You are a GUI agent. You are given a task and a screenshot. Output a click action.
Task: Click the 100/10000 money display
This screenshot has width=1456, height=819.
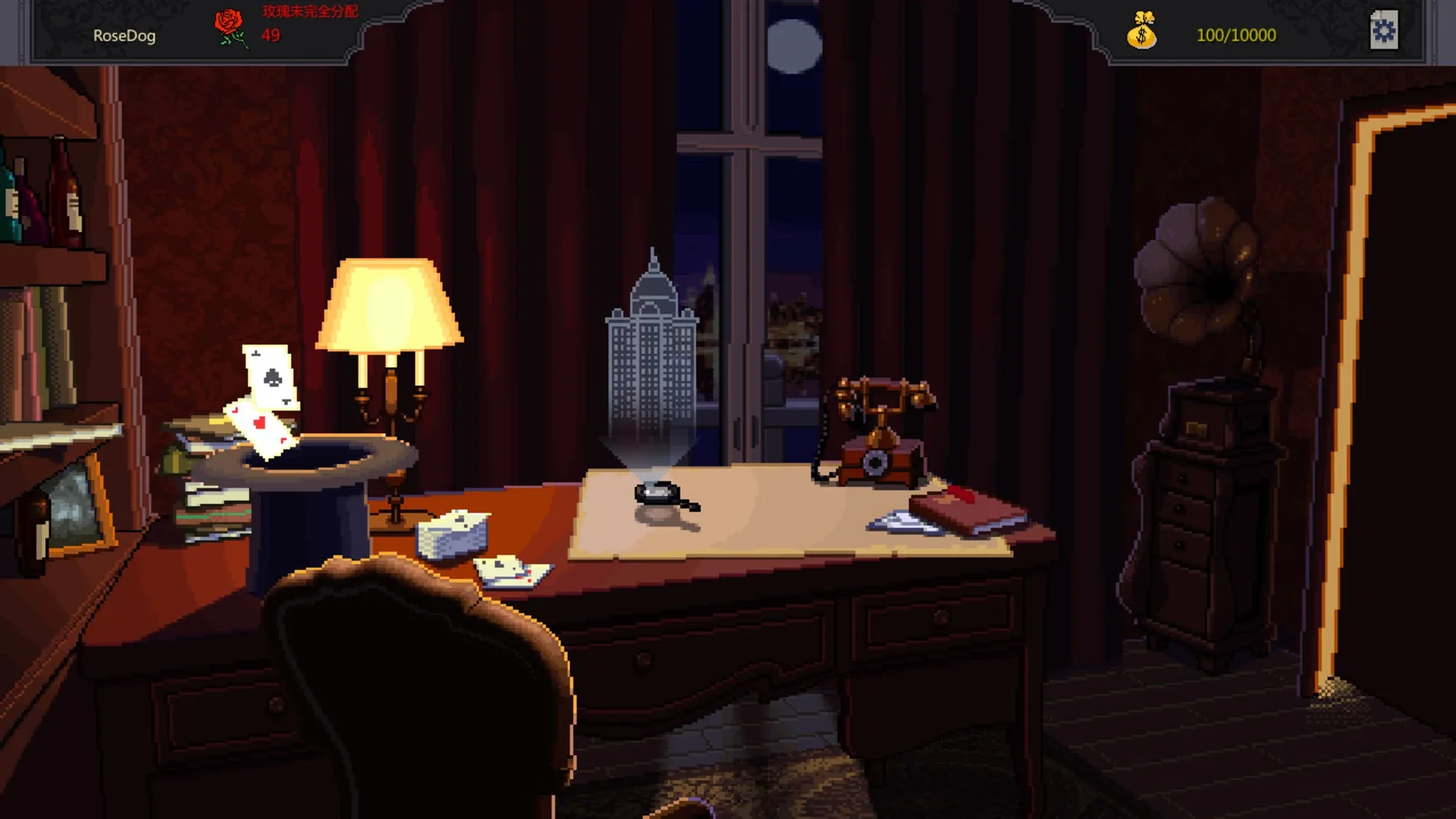1237,33
